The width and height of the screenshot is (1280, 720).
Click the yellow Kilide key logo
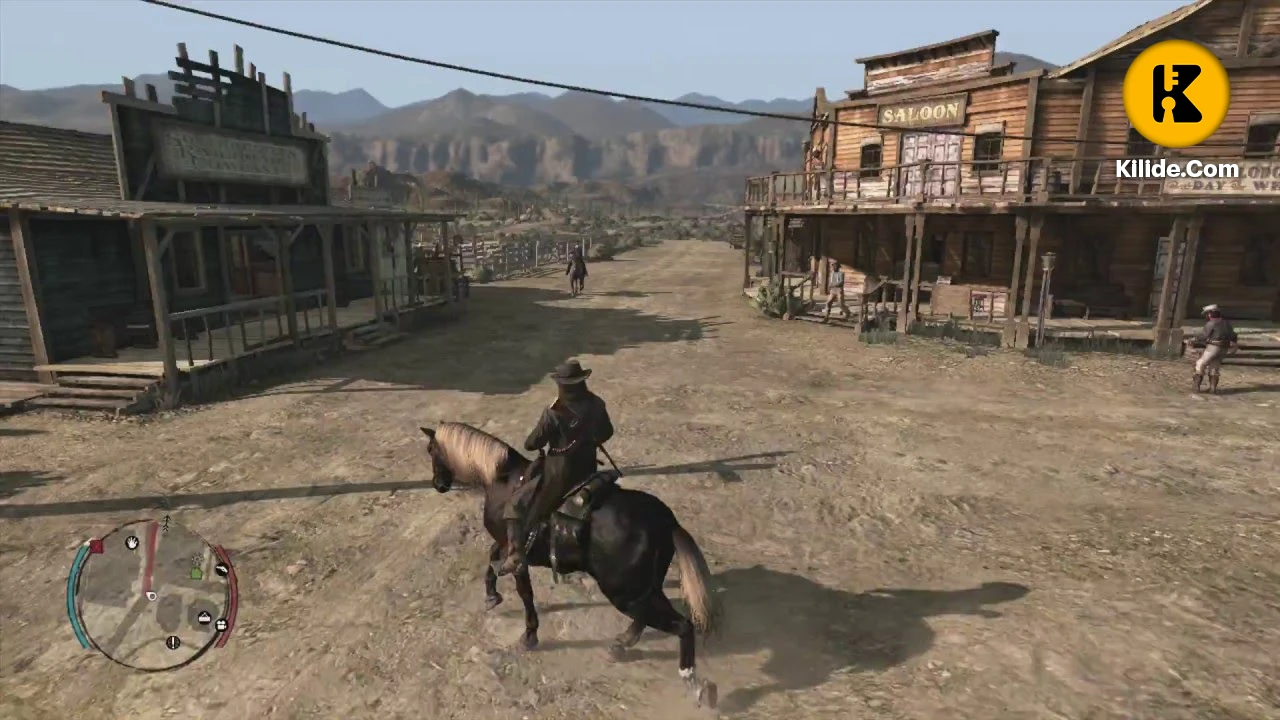click(x=1176, y=92)
